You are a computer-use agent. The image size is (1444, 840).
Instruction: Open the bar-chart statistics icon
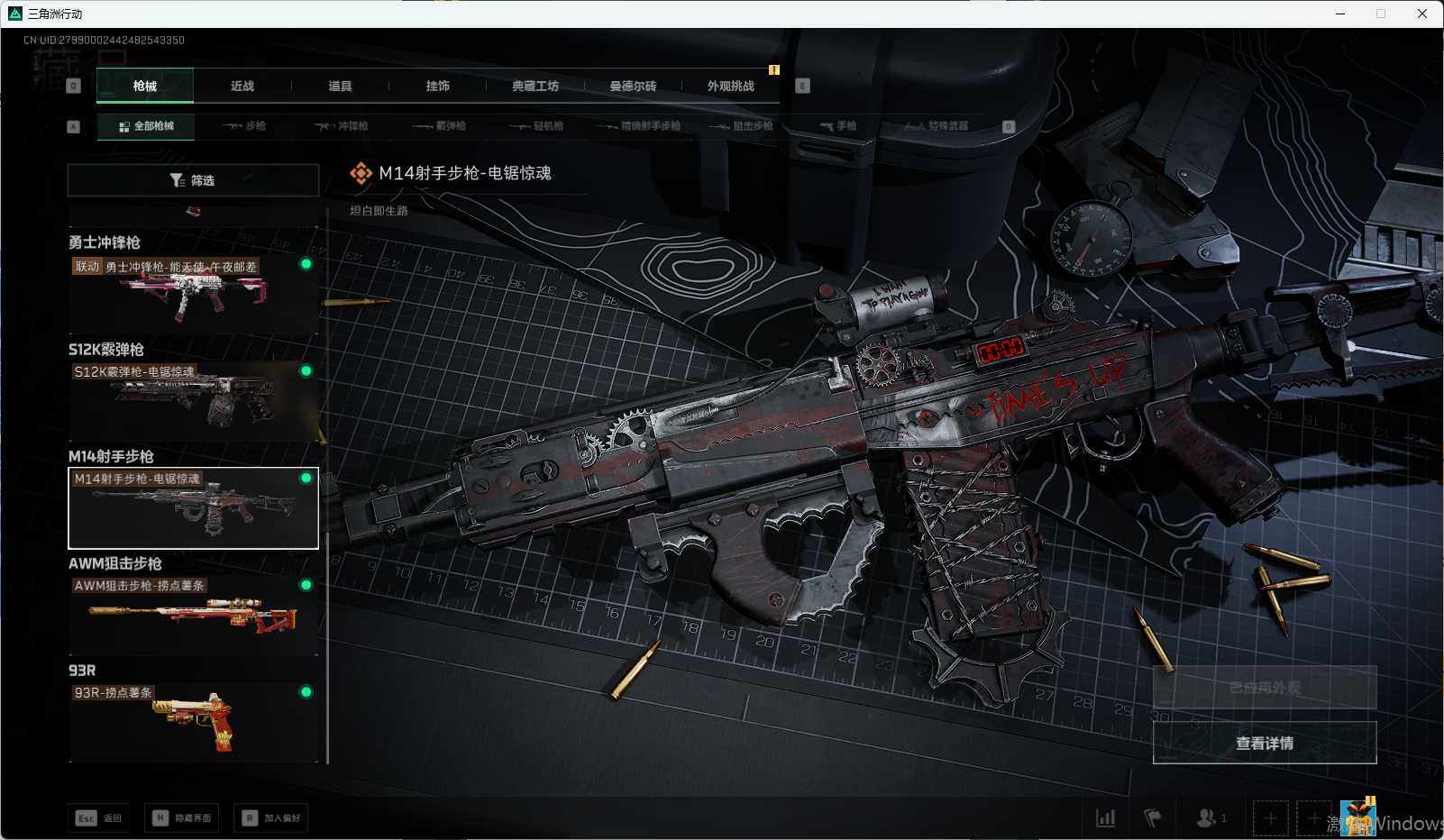[1105, 818]
